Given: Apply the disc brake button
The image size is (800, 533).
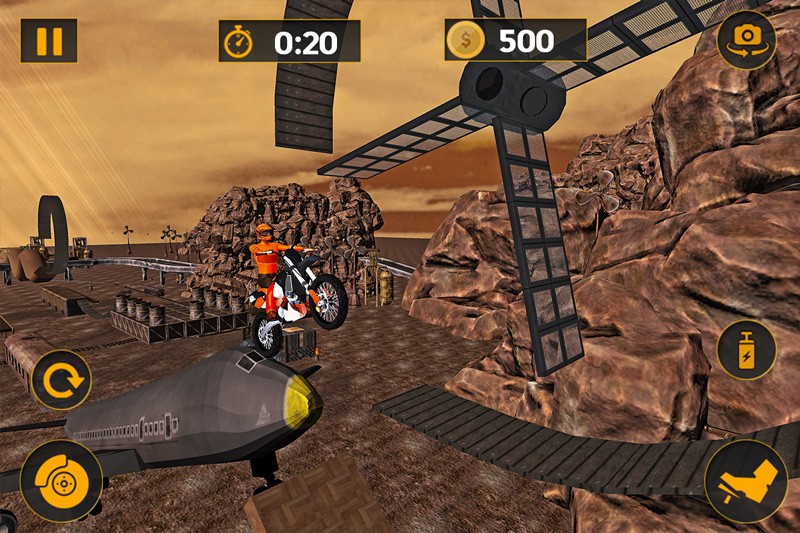Looking at the screenshot, I should (x=60, y=480).
